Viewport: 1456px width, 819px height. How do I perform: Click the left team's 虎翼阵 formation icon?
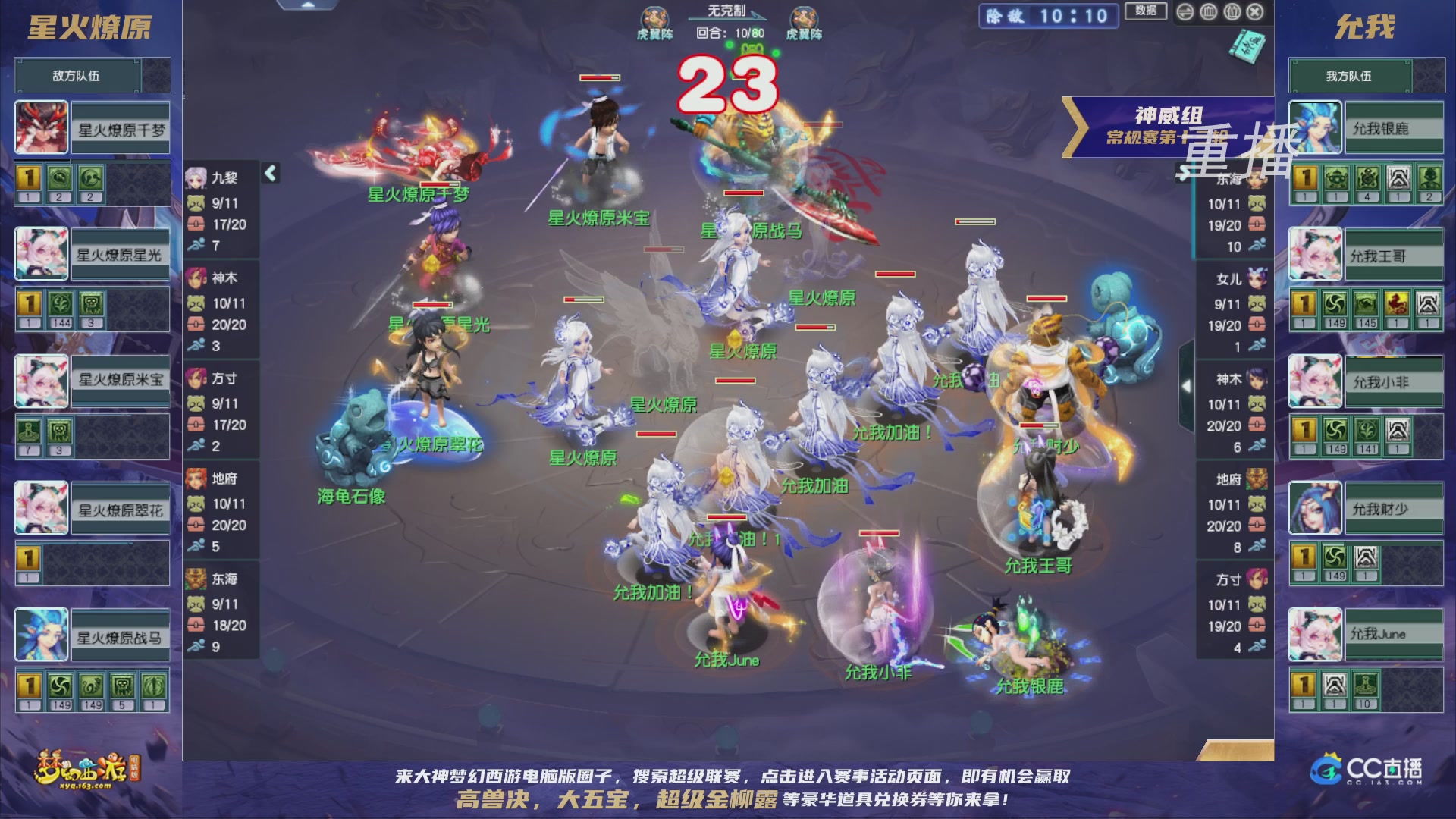point(654,17)
